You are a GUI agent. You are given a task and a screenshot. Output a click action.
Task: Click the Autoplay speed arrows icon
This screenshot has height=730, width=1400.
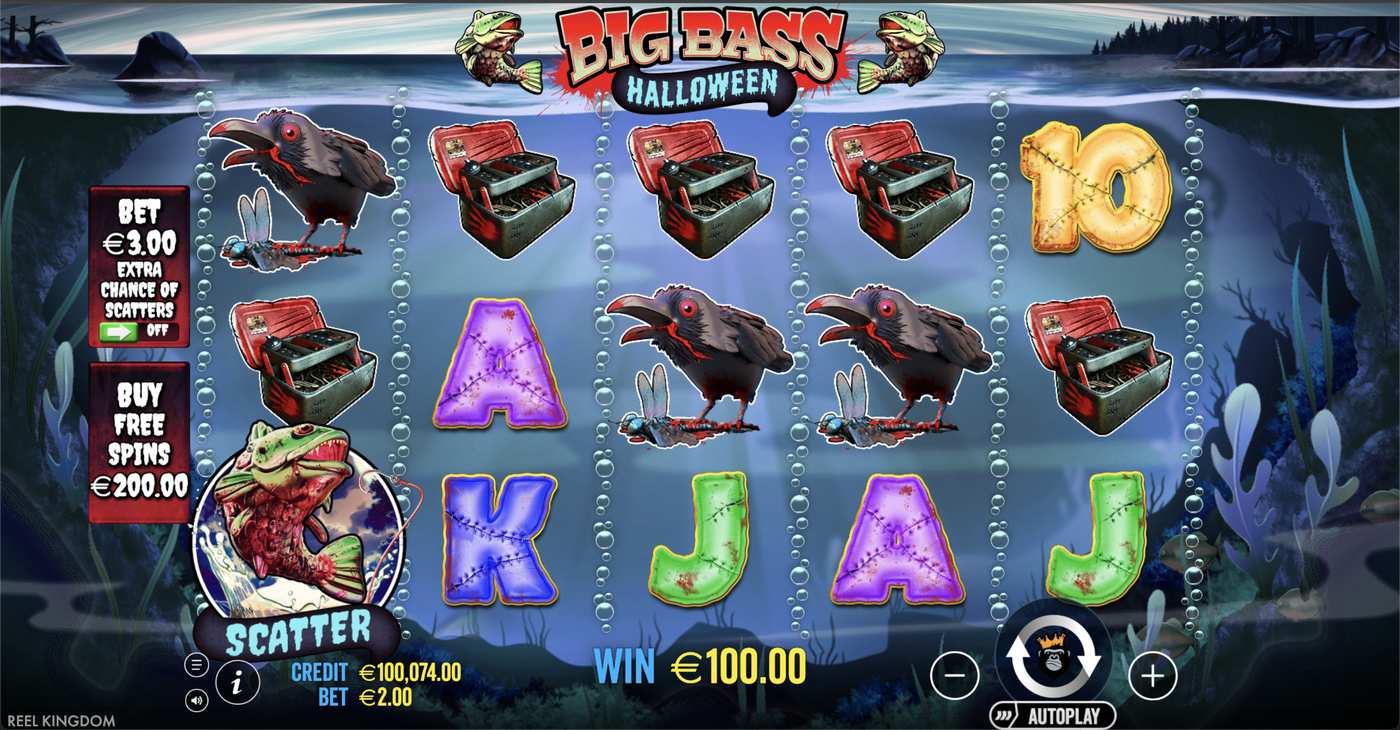(x=1001, y=713)
